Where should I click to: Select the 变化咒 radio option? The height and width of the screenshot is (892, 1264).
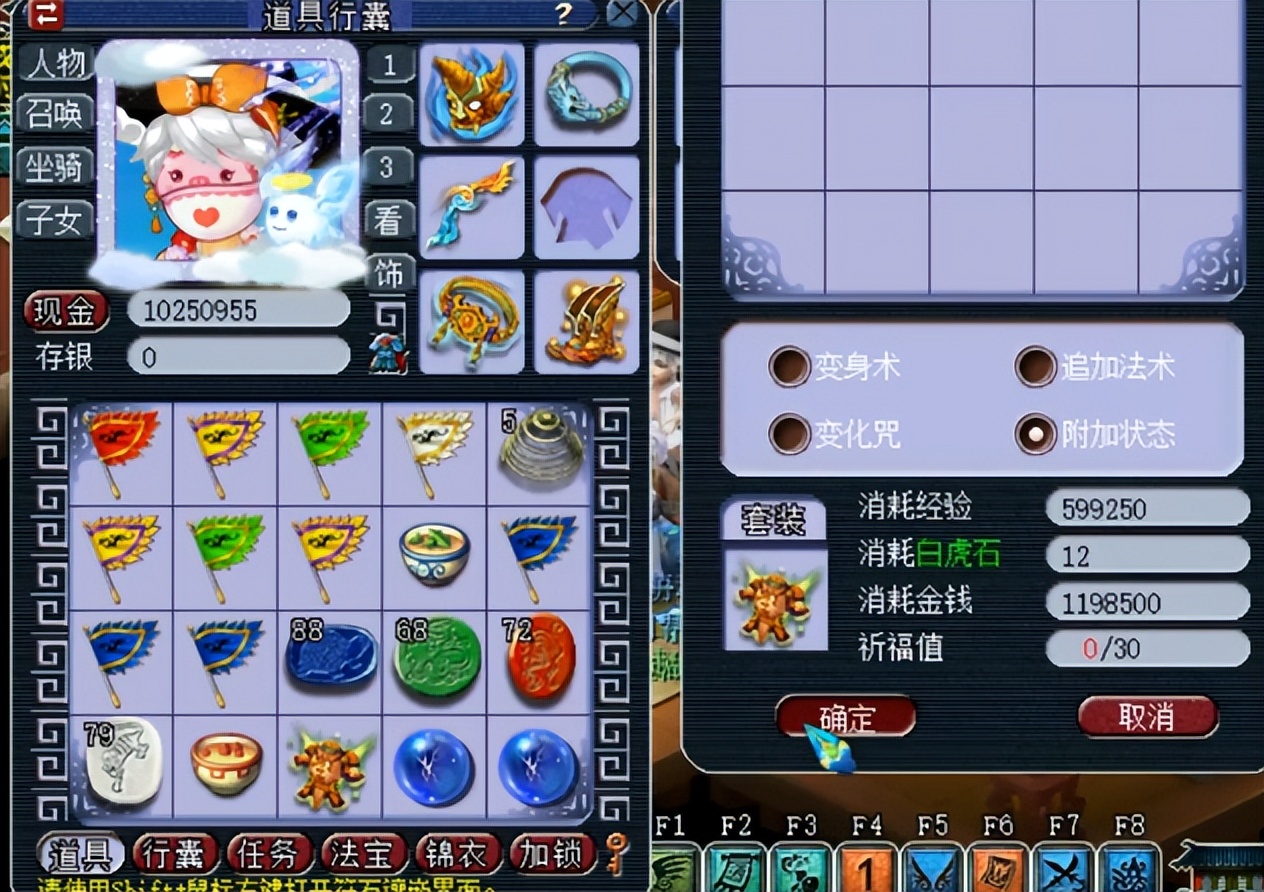(789, 433)
